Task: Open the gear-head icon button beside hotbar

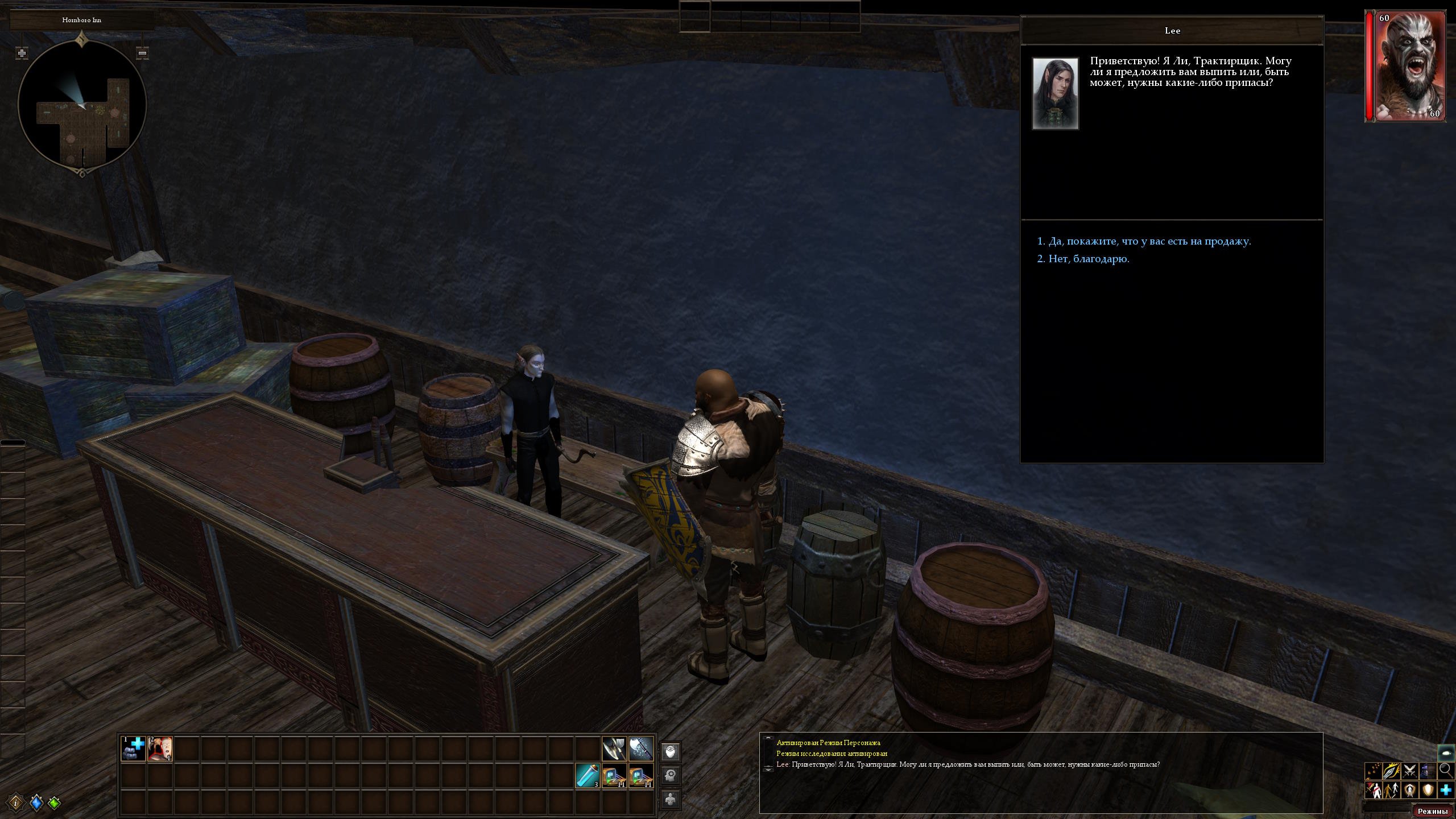Action: click(x=671, y=775)
